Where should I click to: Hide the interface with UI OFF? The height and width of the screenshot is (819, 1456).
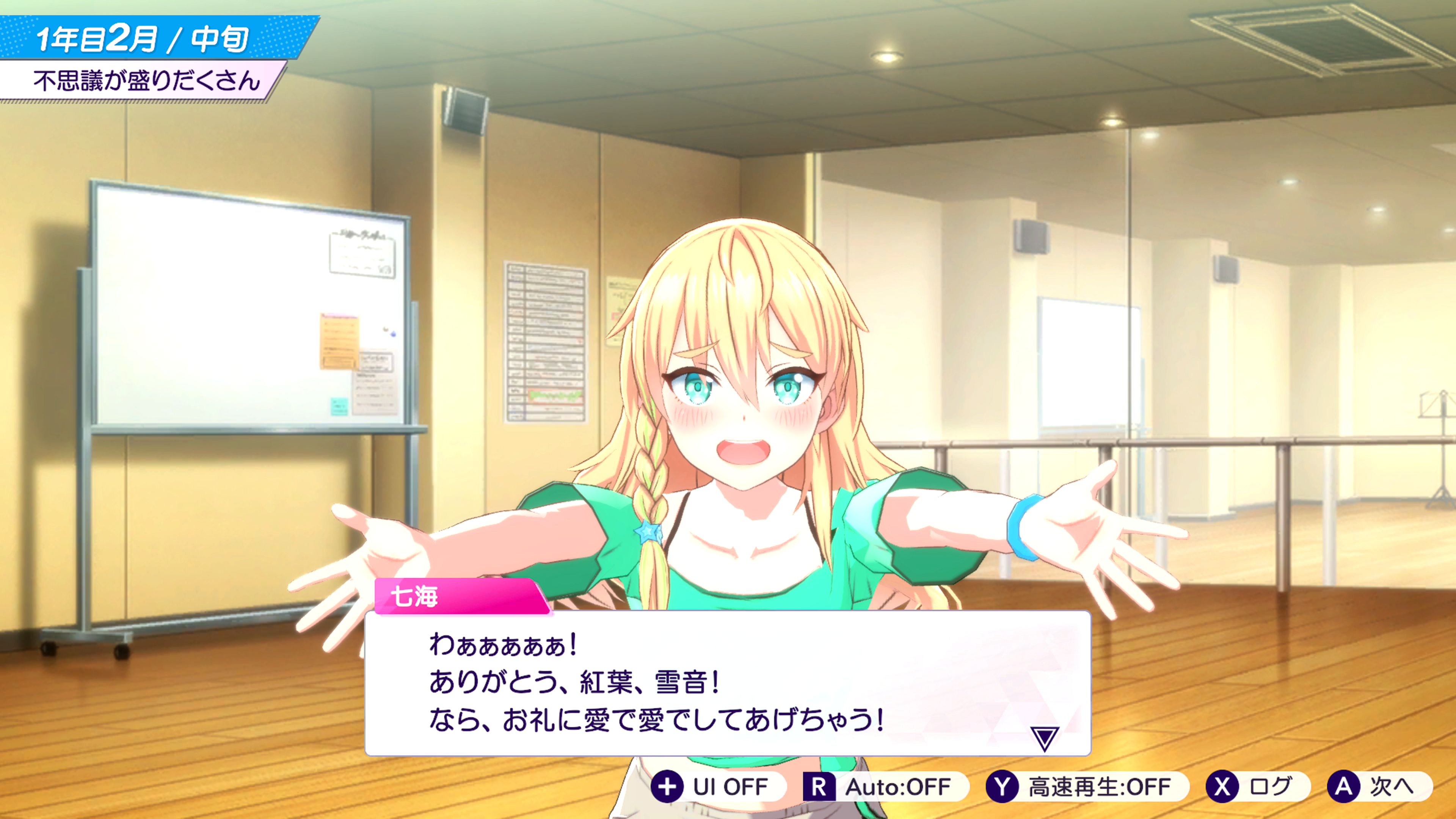717,787
